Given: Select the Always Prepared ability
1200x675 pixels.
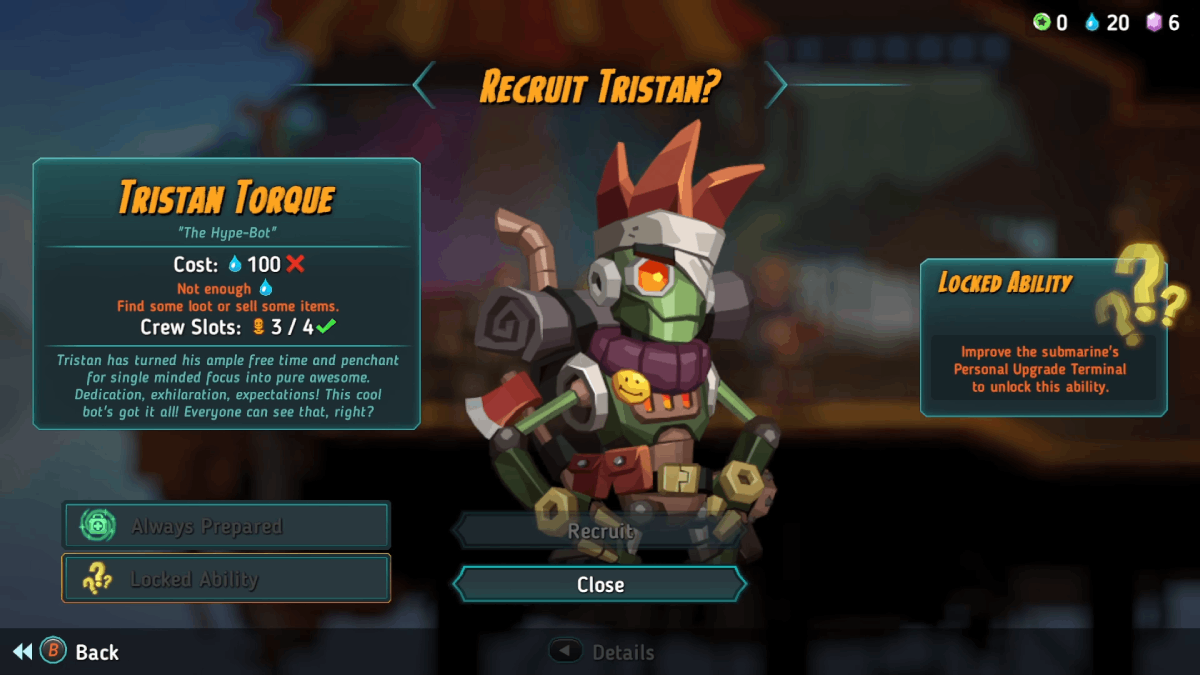Looking at the screenshot, I should [x=226, y=526].
